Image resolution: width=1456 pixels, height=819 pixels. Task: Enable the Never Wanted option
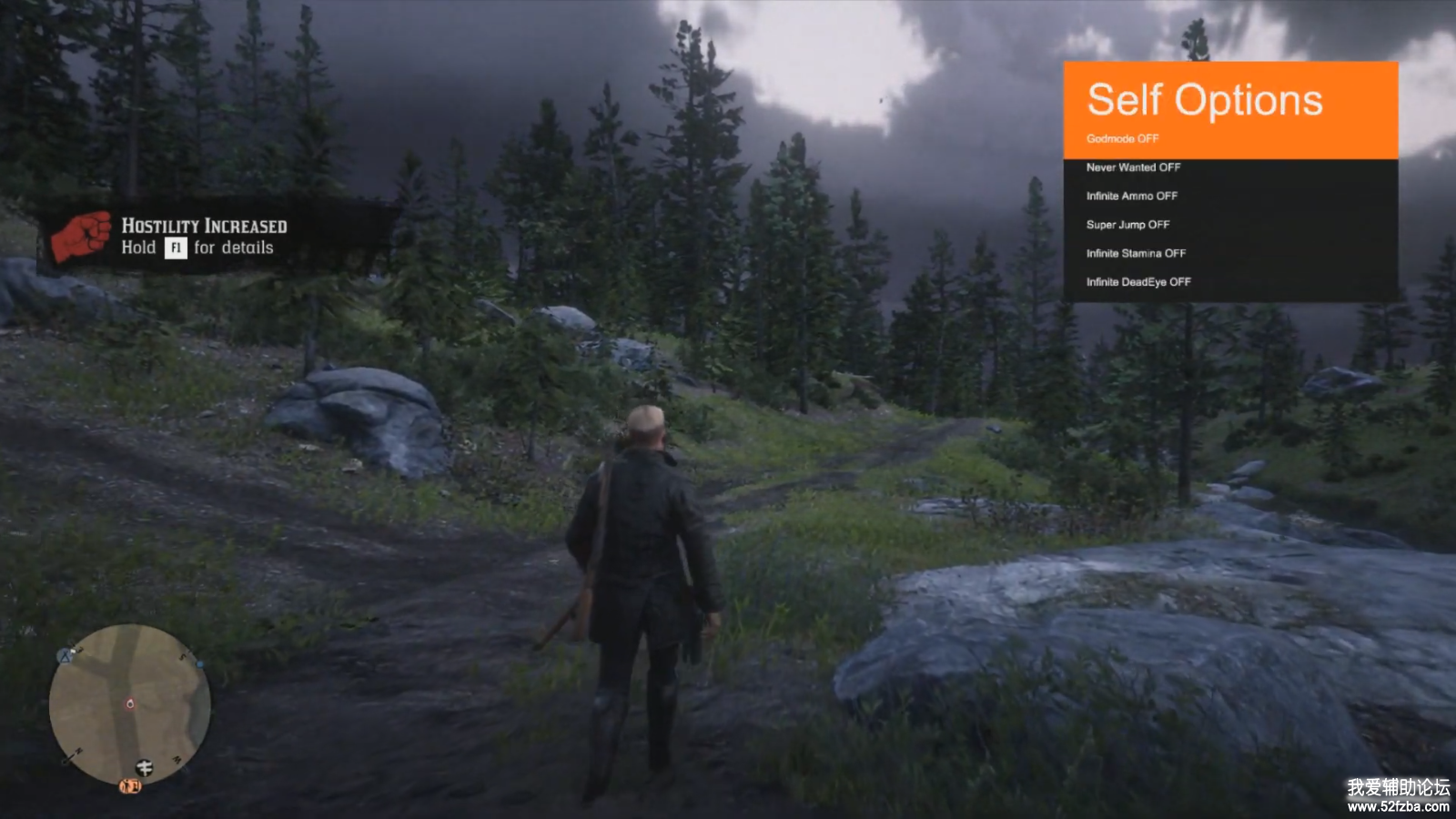click(1133, 167)
